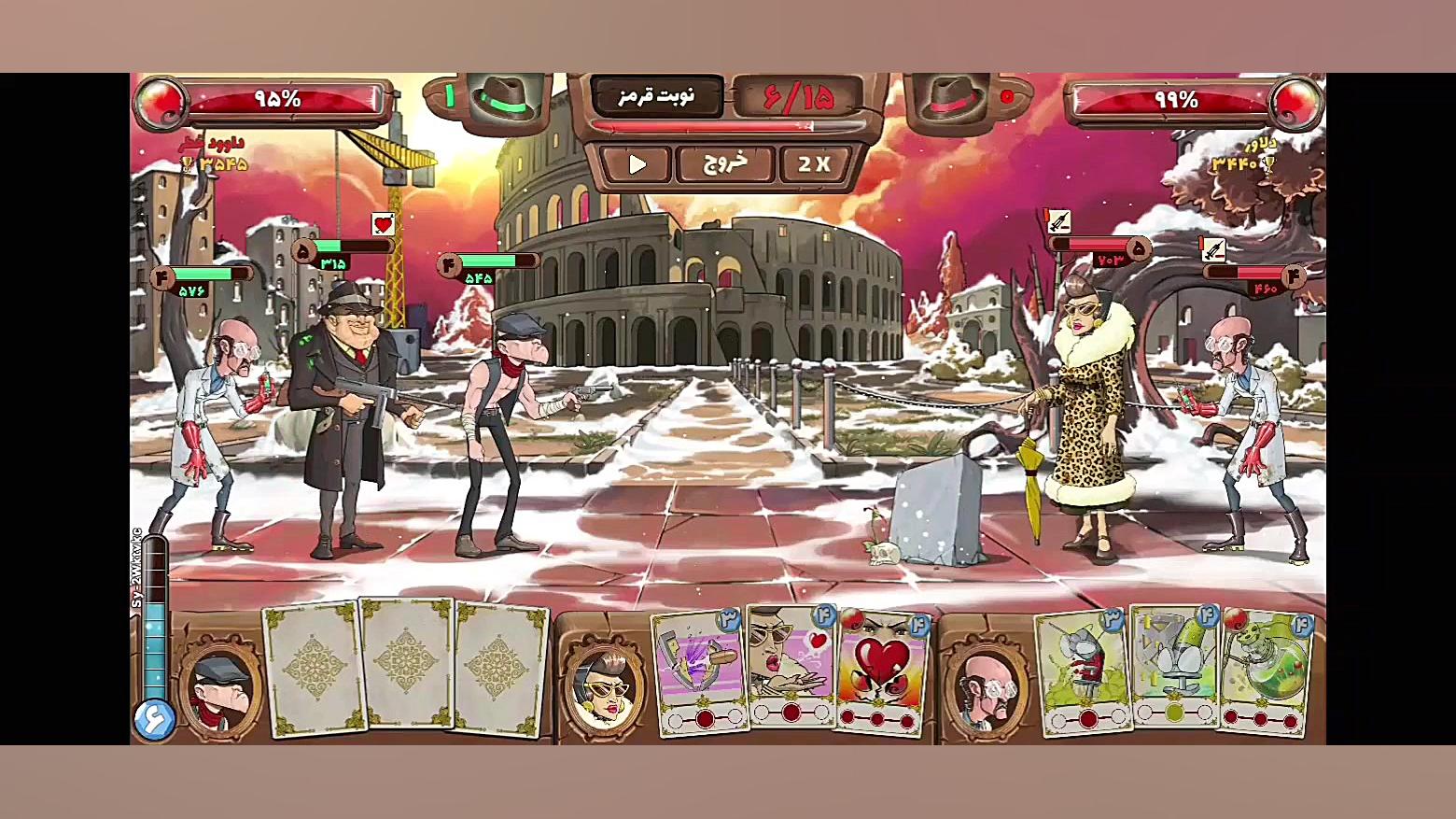Toggle the 2X speed button
The image size is (1456, 819).
(814, 164)
